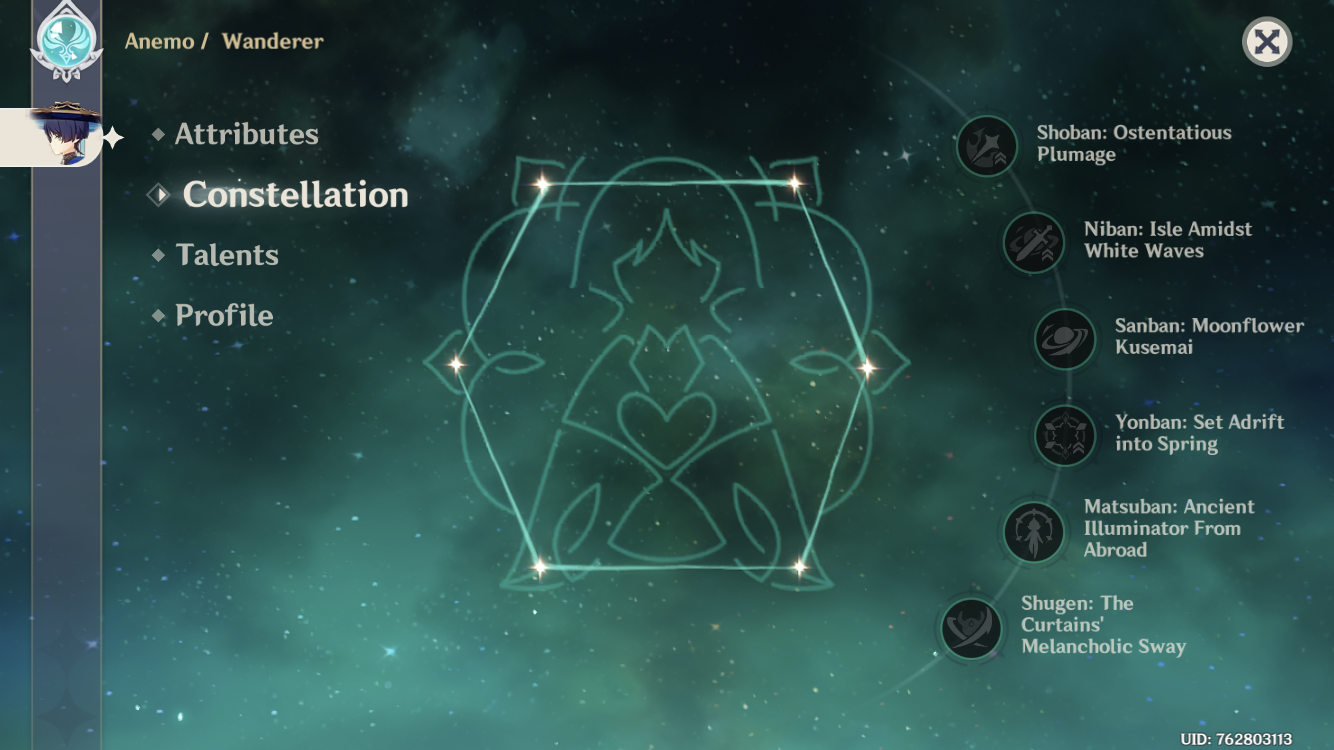Open the Talents tab
Viewport: 1334px width, 750px height.
pyautogui.click(x=226, y=255)
